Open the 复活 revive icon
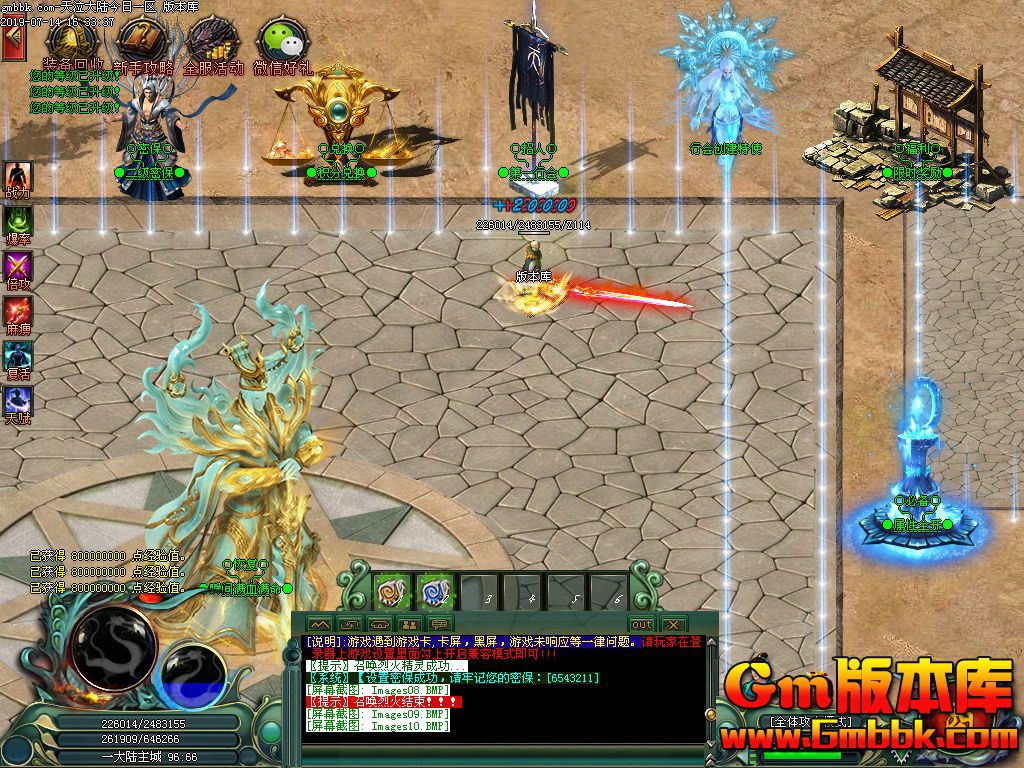1024x768 pixels. (x=18, y=359)
